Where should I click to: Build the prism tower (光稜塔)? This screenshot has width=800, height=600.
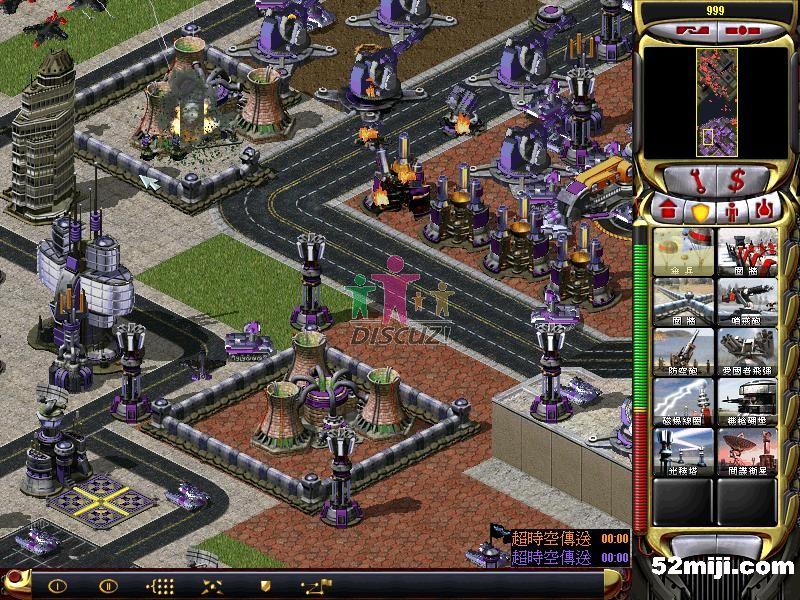click(684, 451)
